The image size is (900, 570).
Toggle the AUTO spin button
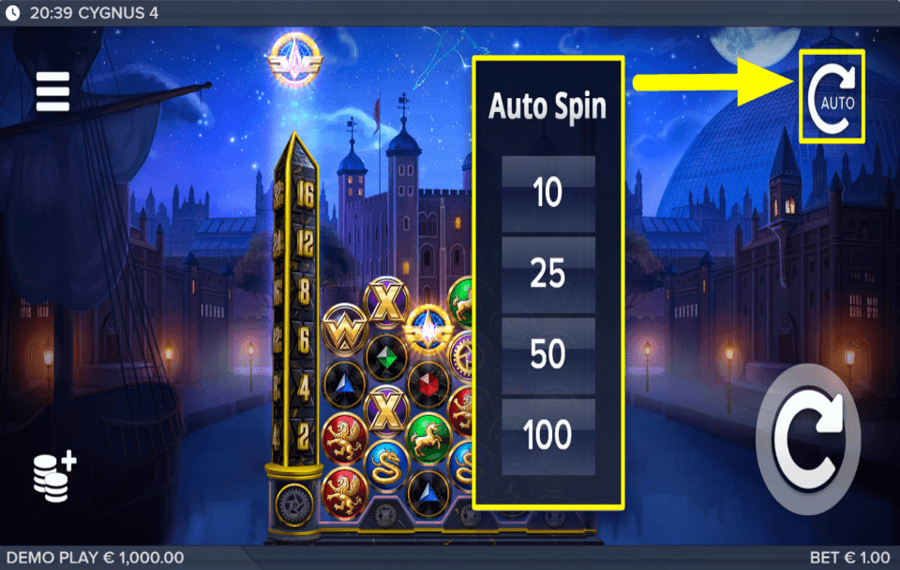(x=832, y=97)
